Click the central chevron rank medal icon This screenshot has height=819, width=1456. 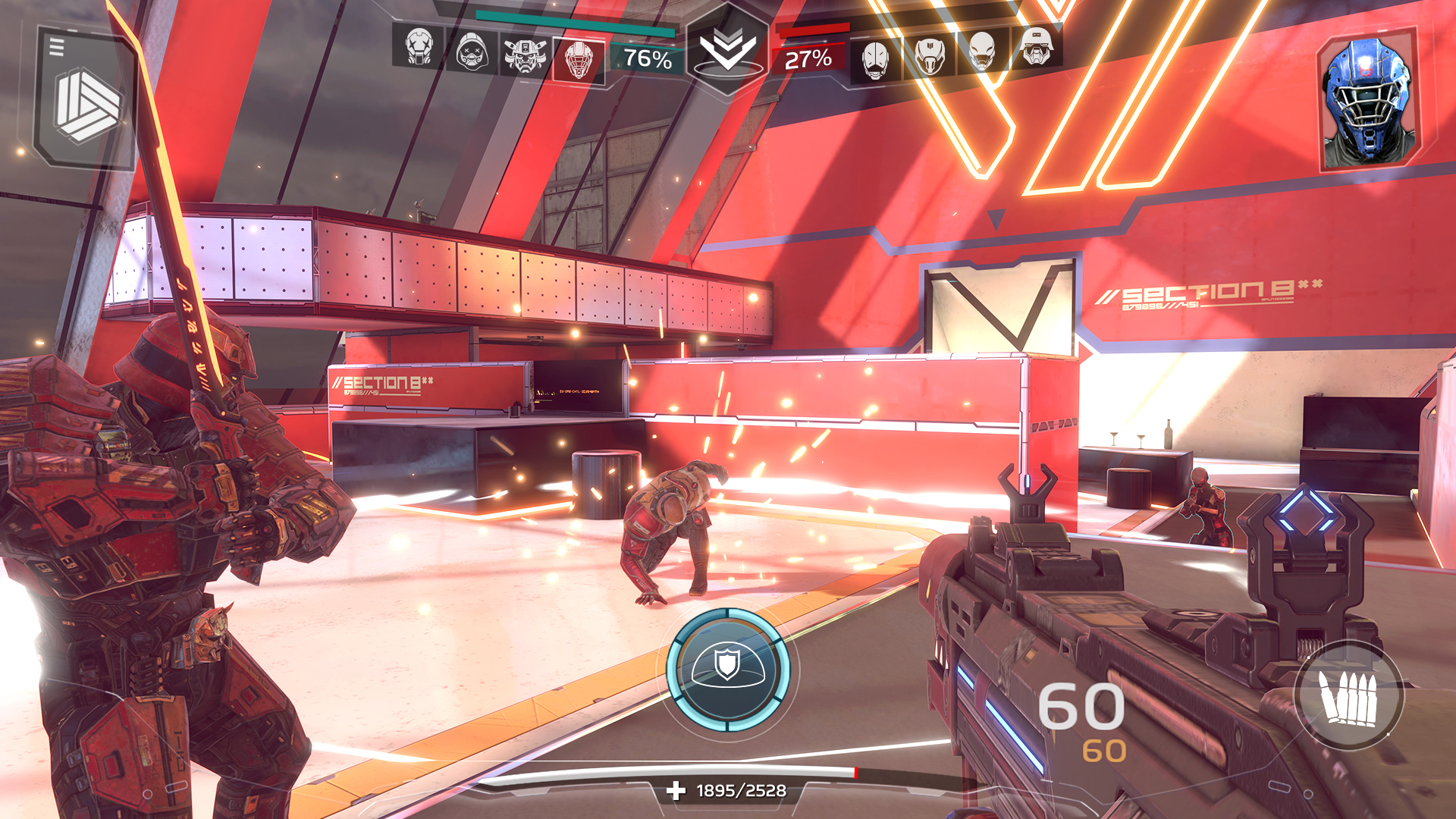pos(726,47)
